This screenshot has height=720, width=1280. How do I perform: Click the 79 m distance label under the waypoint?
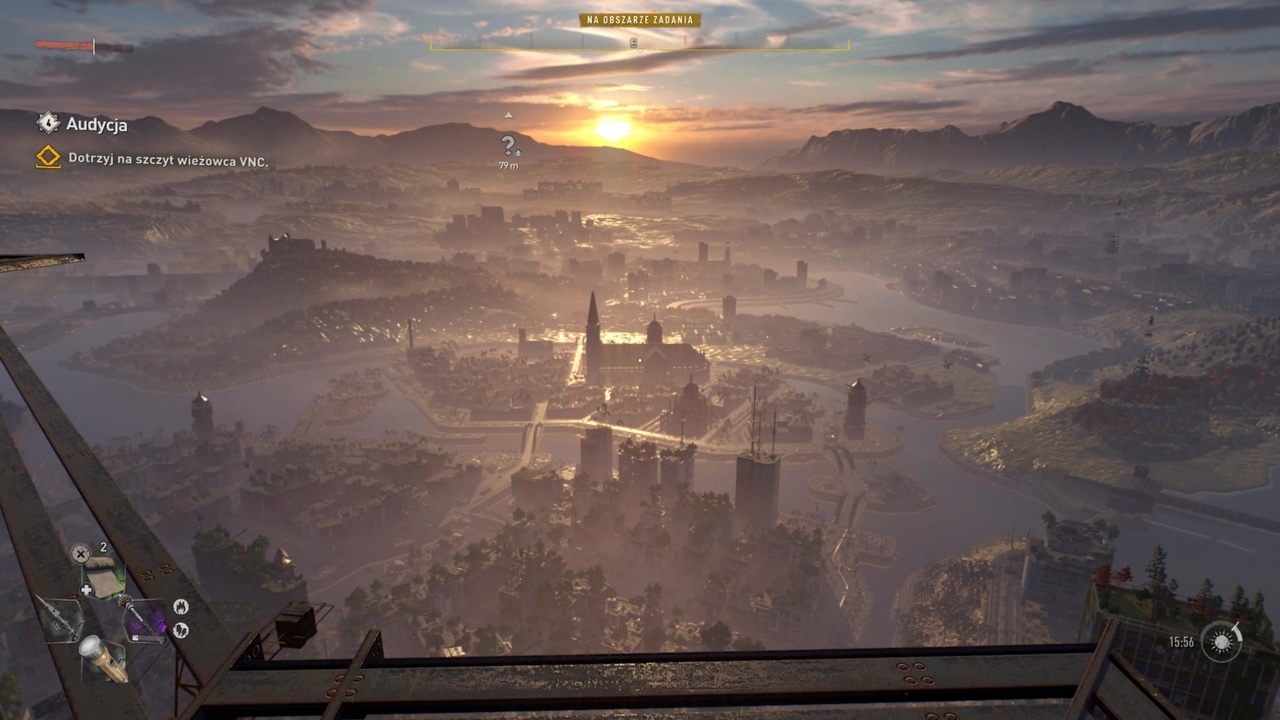(508, 165)
